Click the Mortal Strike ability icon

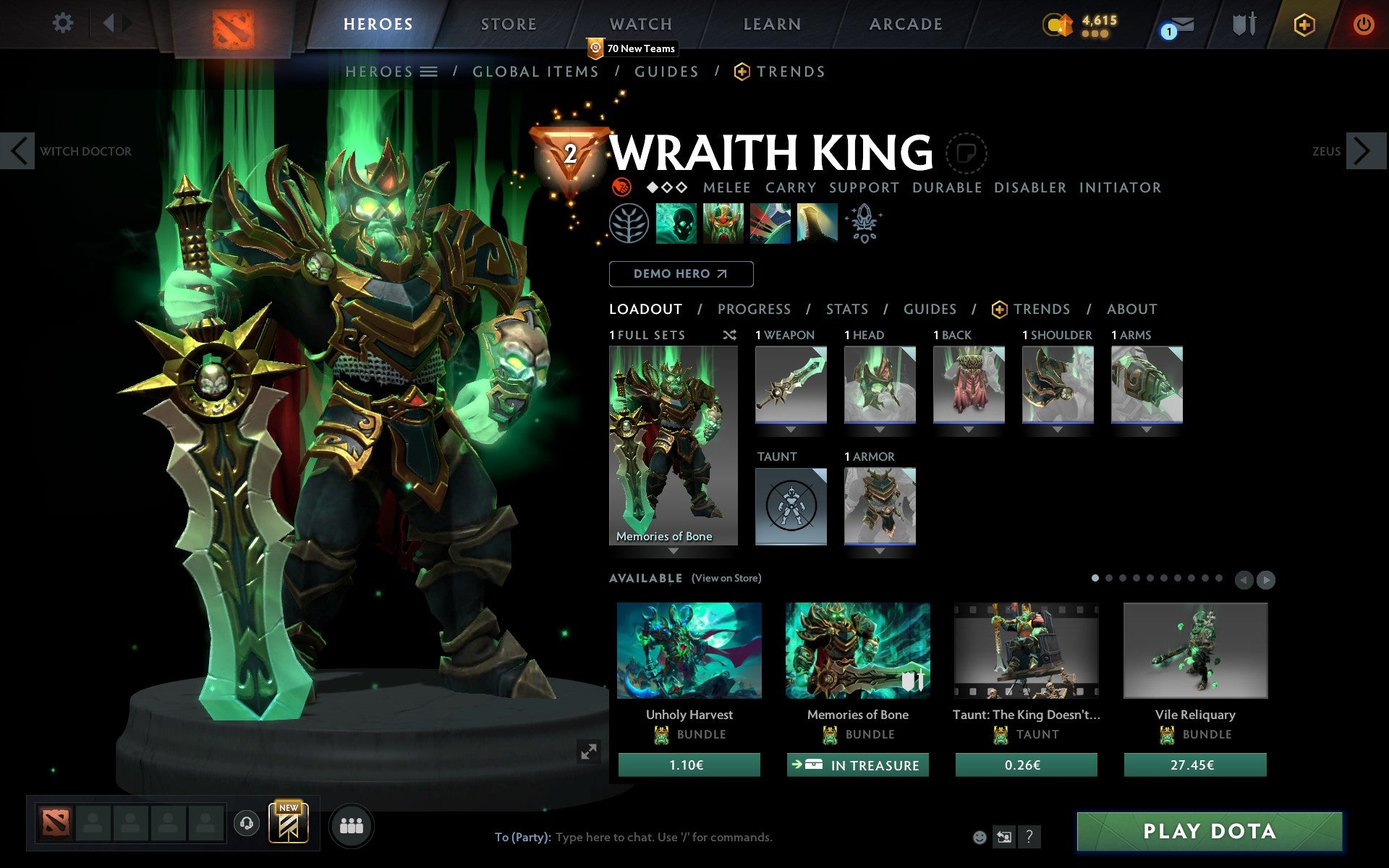pyautogui.click(x=770, y=224)
